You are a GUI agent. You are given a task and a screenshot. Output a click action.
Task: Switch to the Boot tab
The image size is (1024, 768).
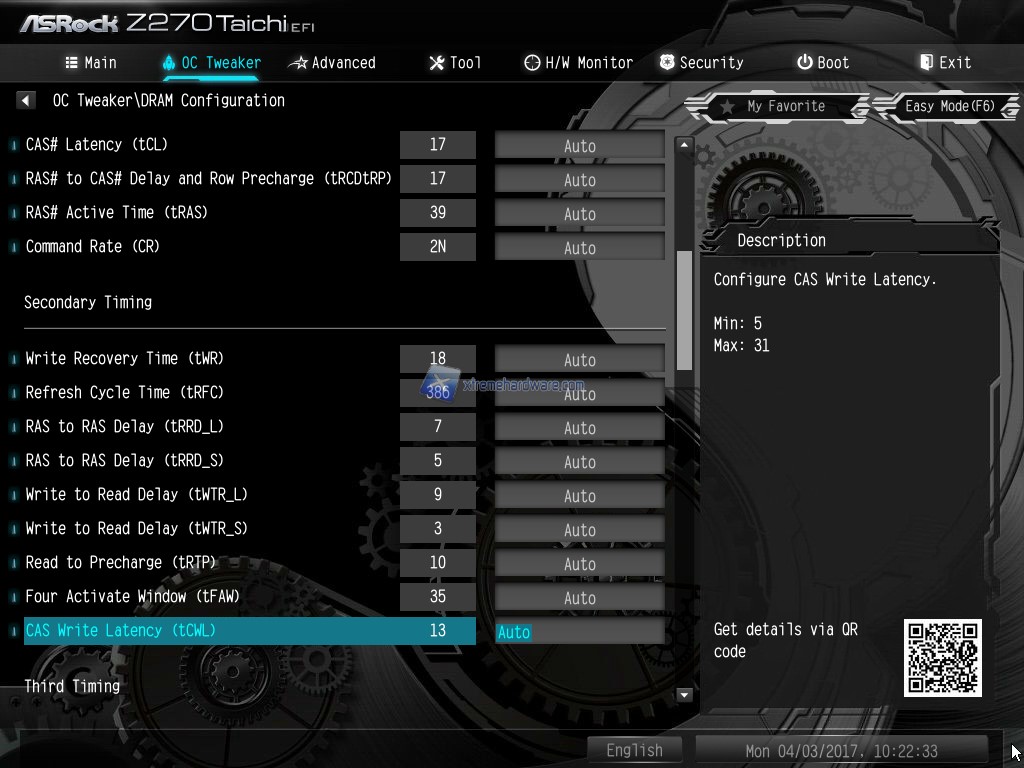click(823, 62)
